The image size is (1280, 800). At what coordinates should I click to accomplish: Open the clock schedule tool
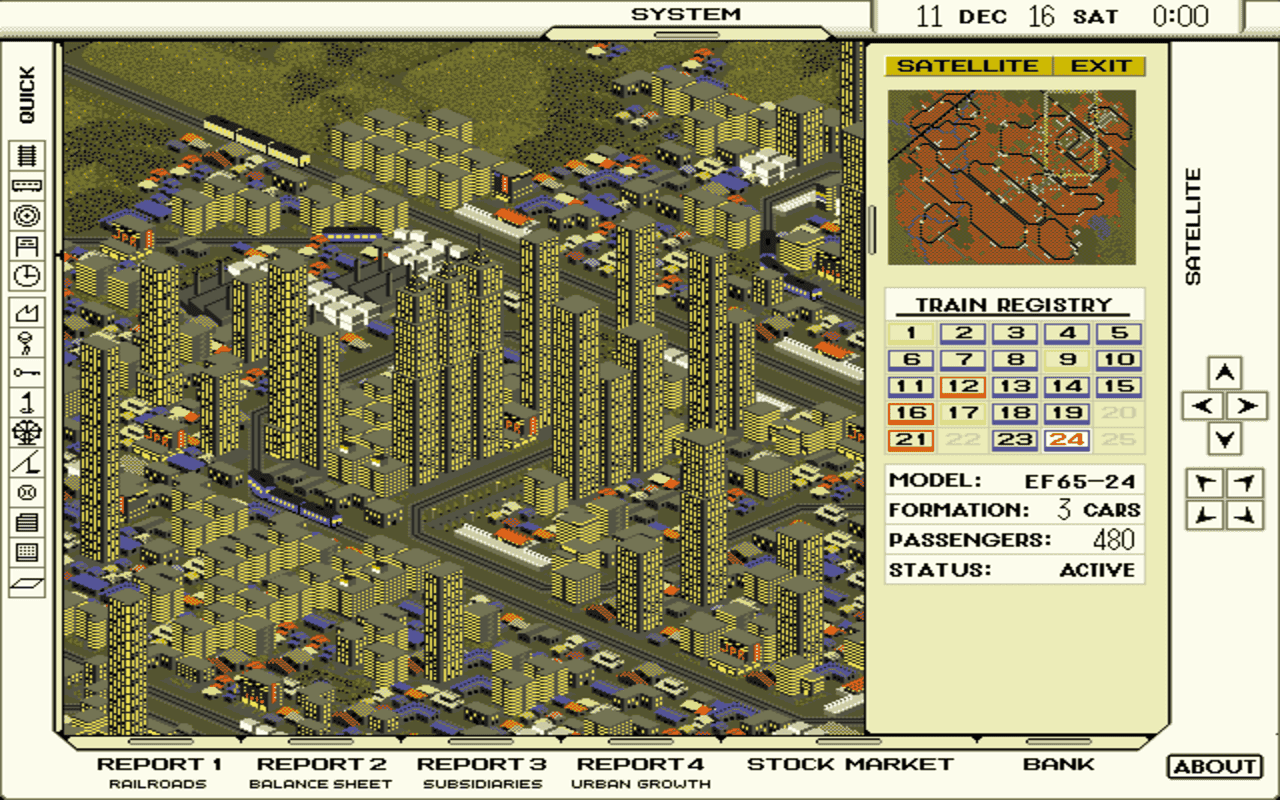click(x=28, y=276)
